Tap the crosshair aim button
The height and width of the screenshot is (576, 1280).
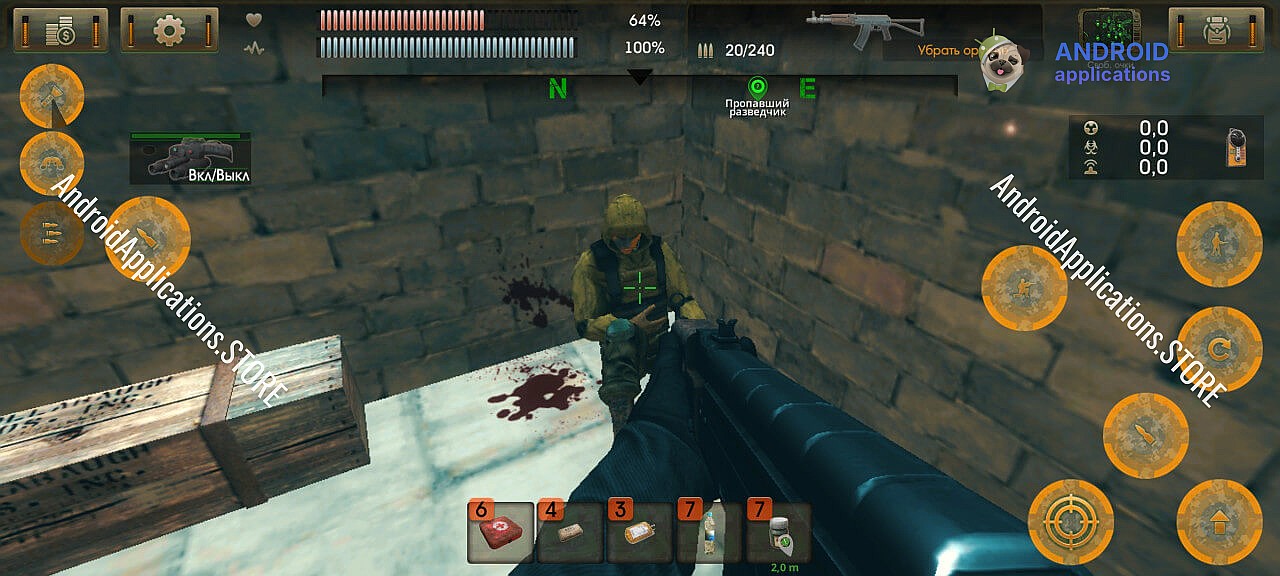(1071, 522)
